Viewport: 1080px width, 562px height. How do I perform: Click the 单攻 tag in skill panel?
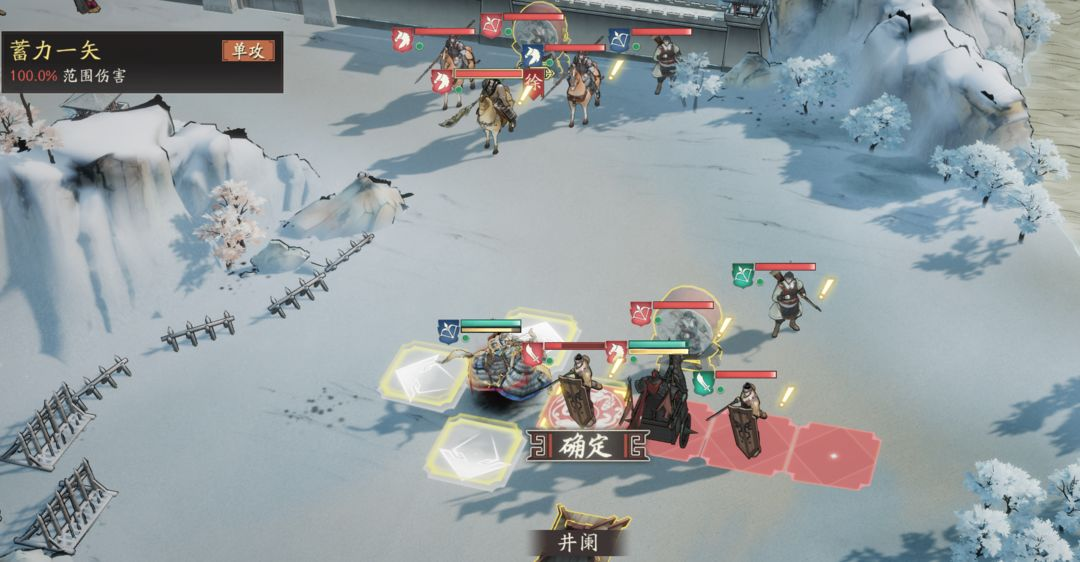248,51
